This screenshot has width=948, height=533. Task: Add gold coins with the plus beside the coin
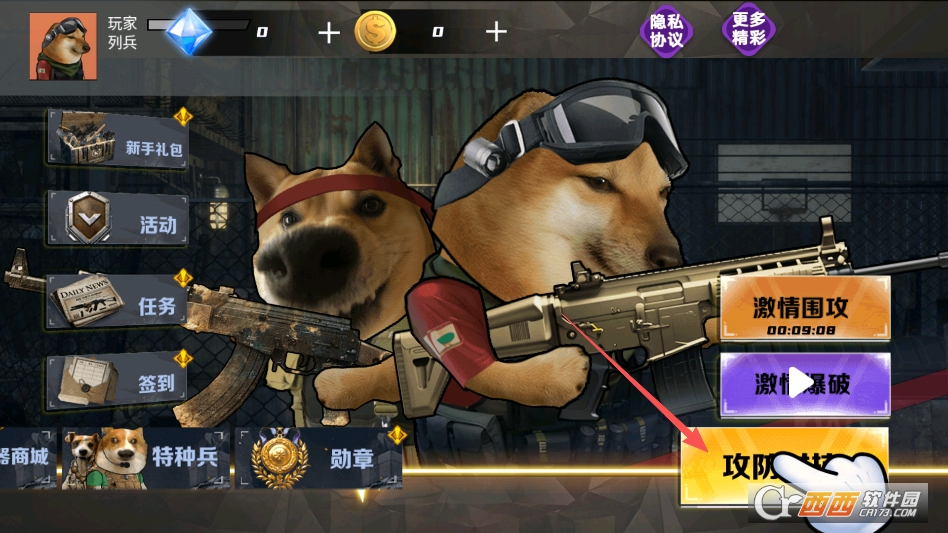pyautogui.click(x=496, y=32)
